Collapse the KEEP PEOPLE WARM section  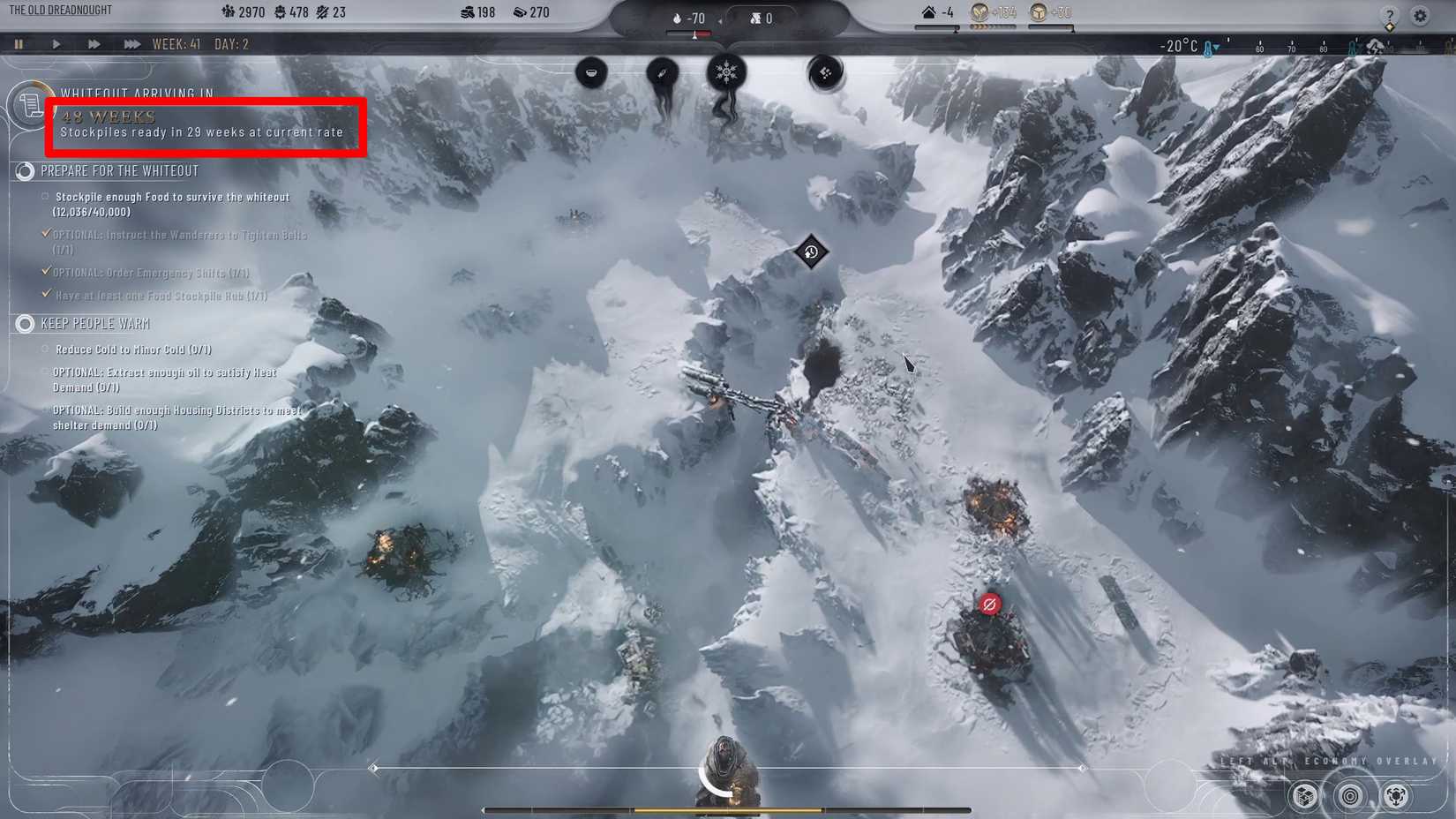tap(24, 324)
